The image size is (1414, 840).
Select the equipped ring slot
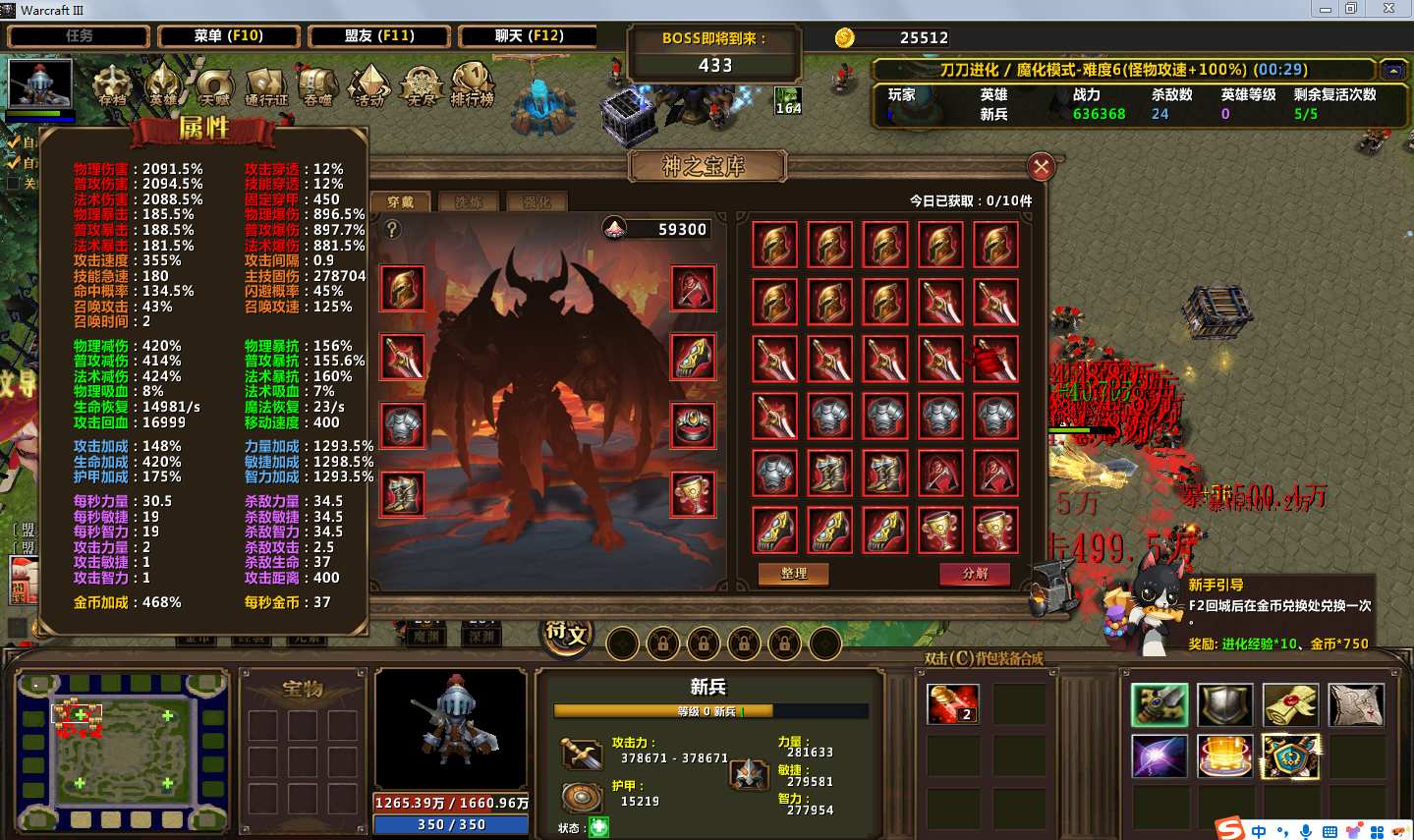pos(693,425)
